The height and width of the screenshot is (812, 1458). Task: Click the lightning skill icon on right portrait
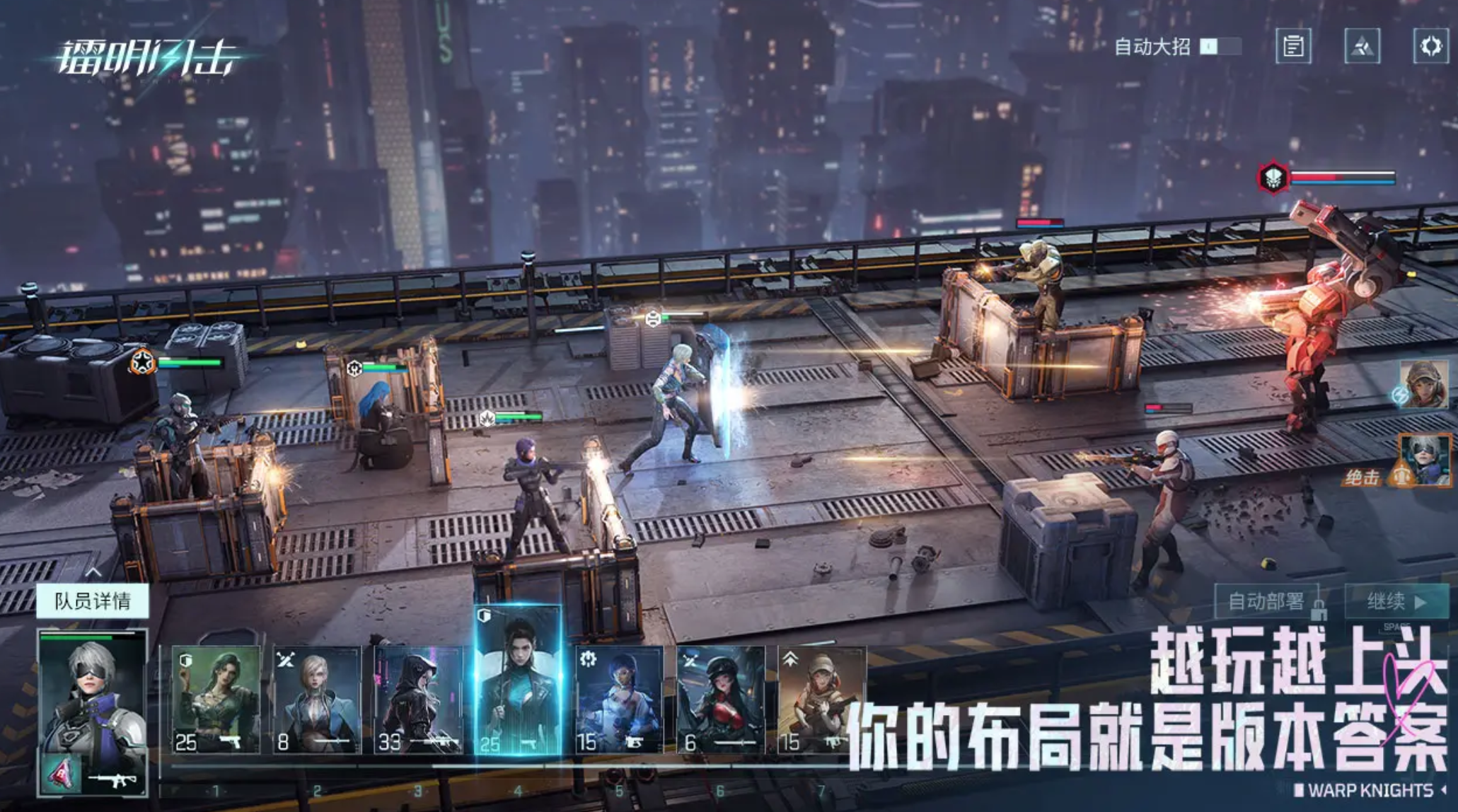(x=1400, y=396)
